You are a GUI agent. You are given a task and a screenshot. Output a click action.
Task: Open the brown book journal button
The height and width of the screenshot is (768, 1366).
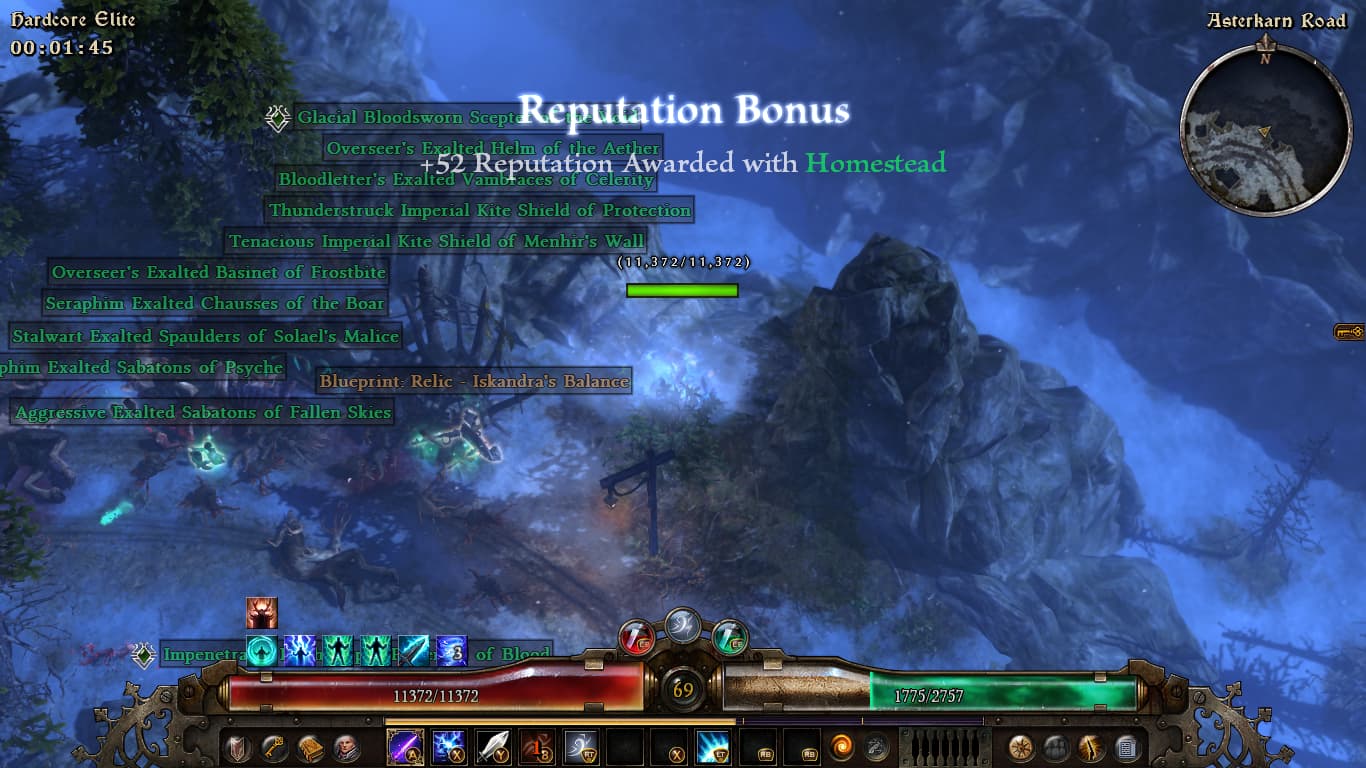click(x=310, y=747)
